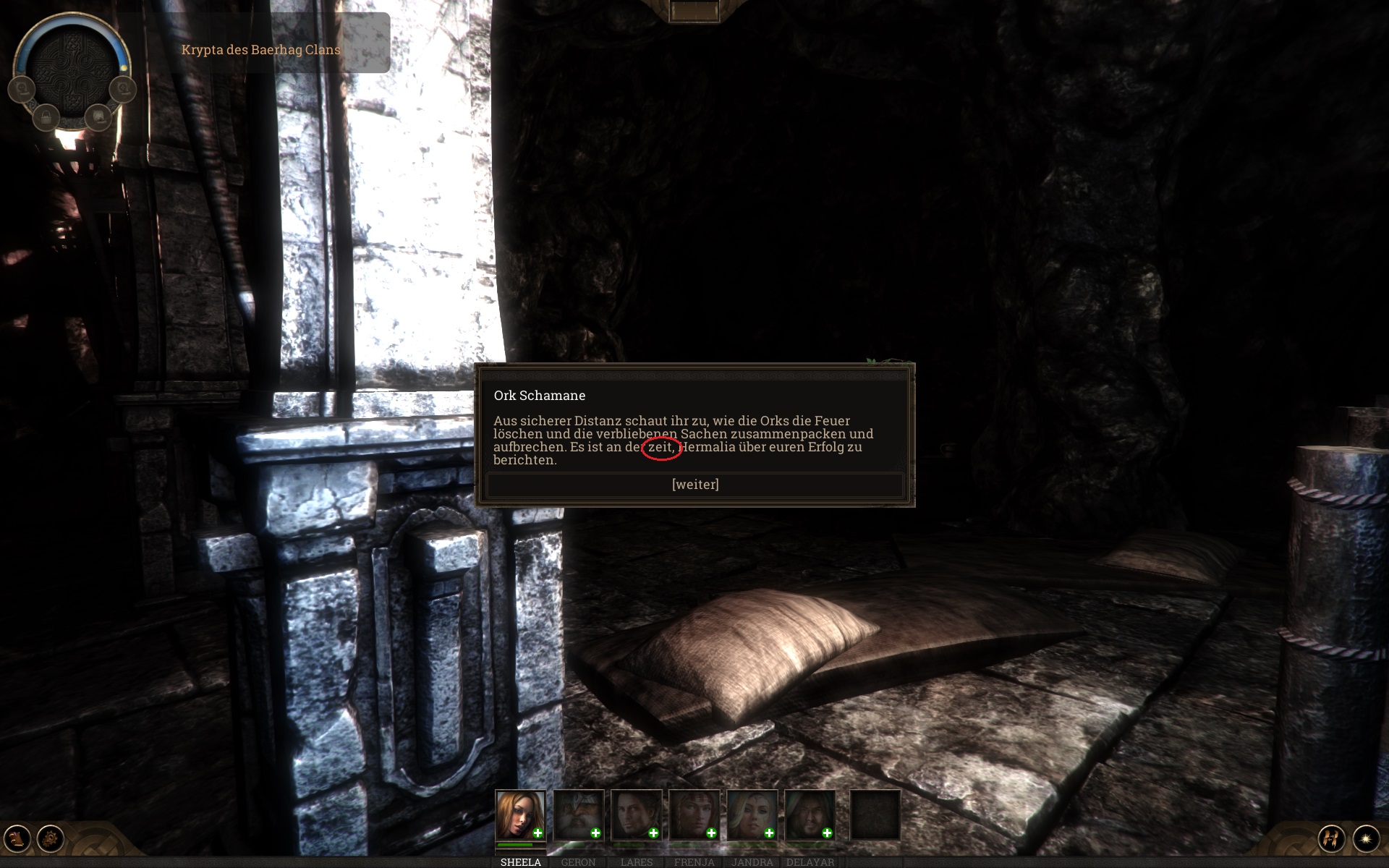
Task: Select Geron's portrait
Action: click(x=577, y=814)
